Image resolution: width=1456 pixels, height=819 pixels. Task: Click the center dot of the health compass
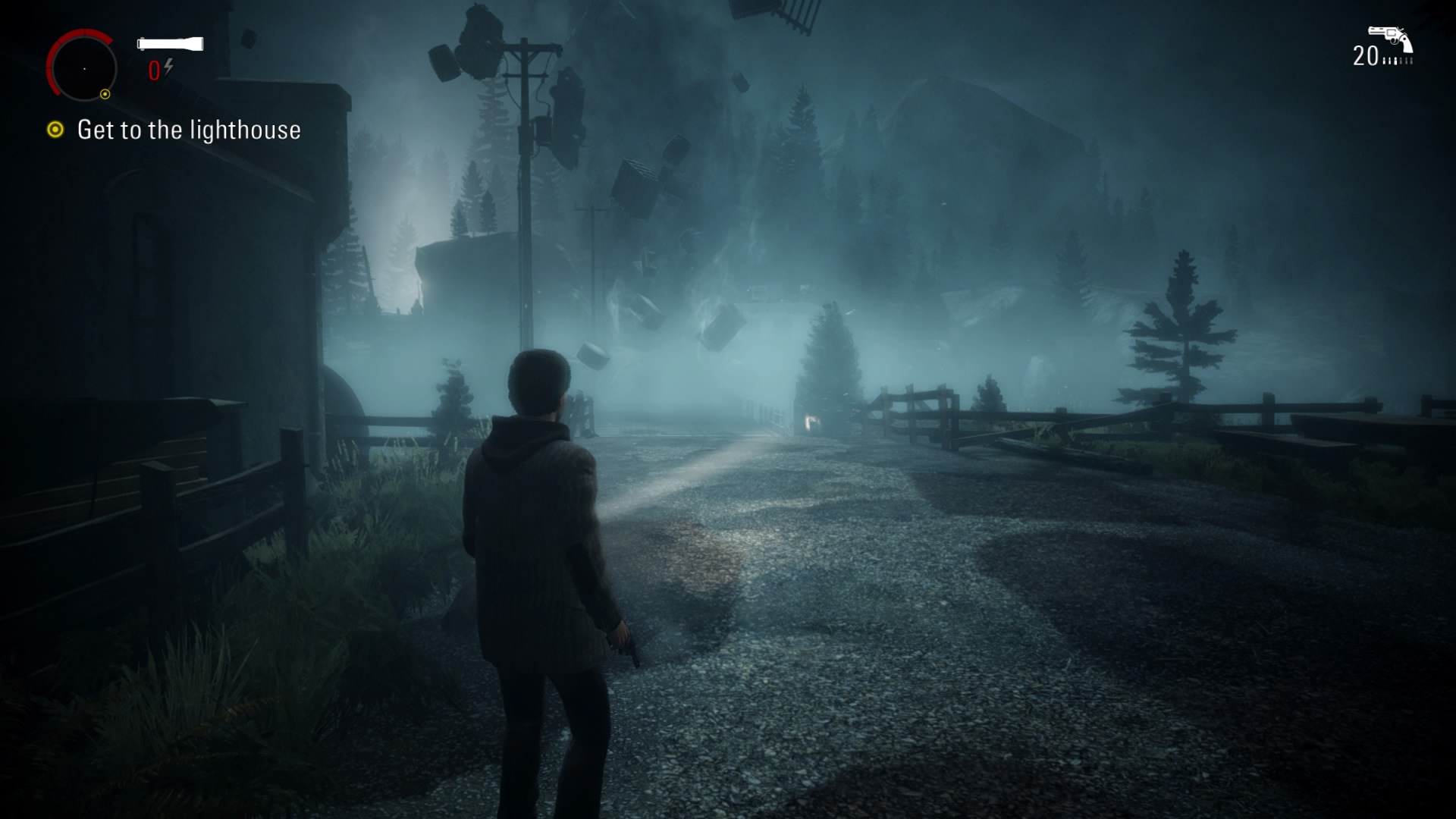(85, 69)
